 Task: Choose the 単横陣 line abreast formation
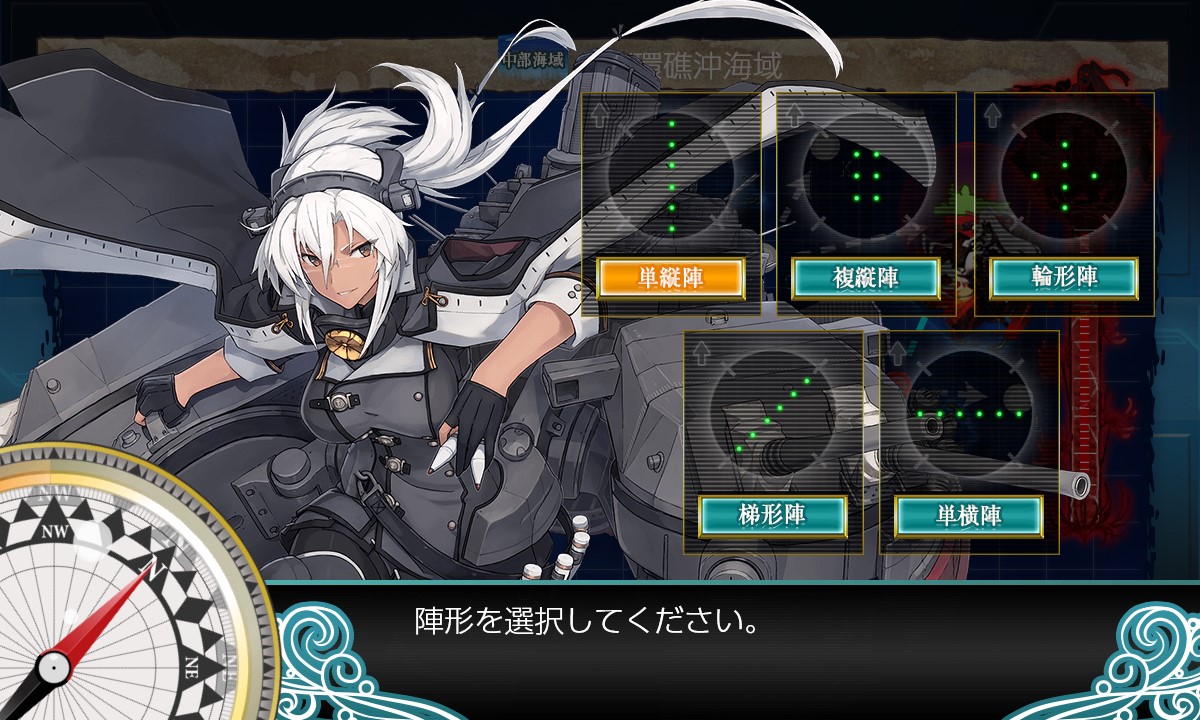click(968, 516)
